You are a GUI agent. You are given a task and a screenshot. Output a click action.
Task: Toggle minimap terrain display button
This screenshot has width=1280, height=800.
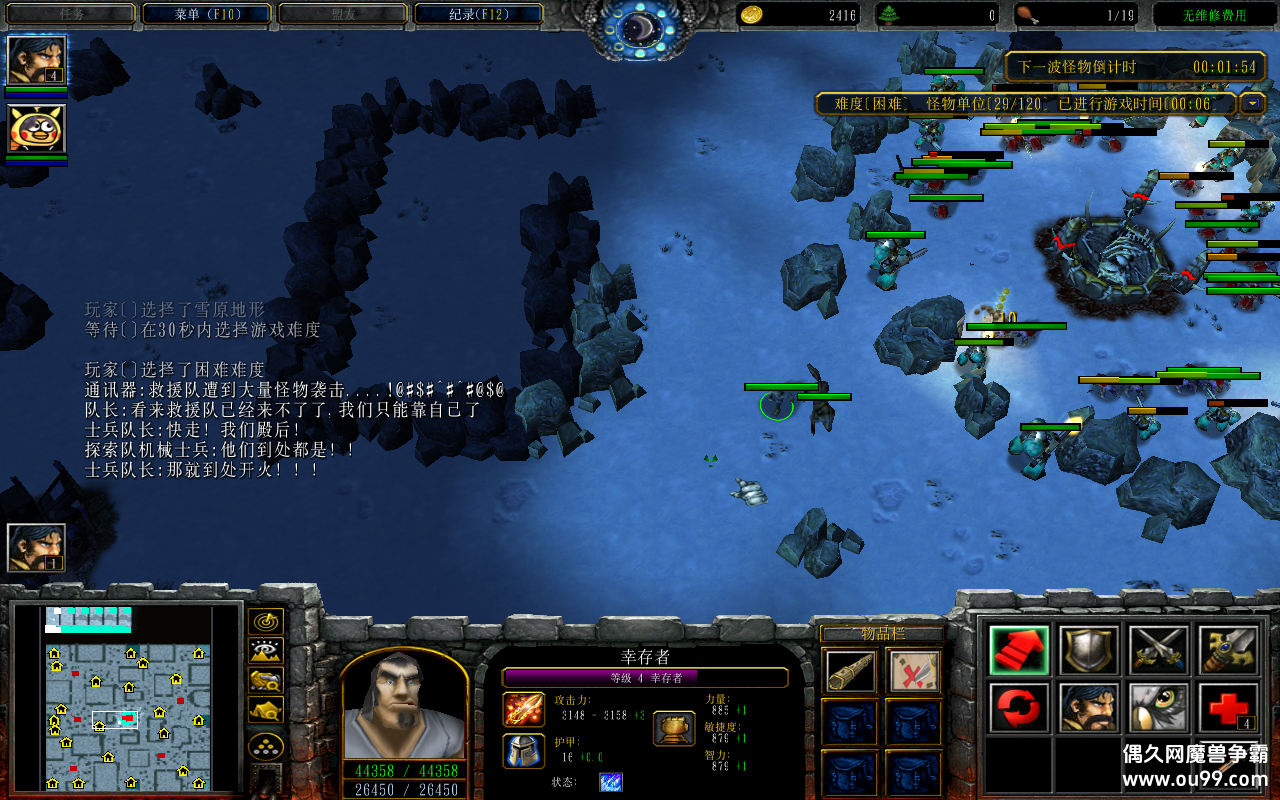coord(265,652)
